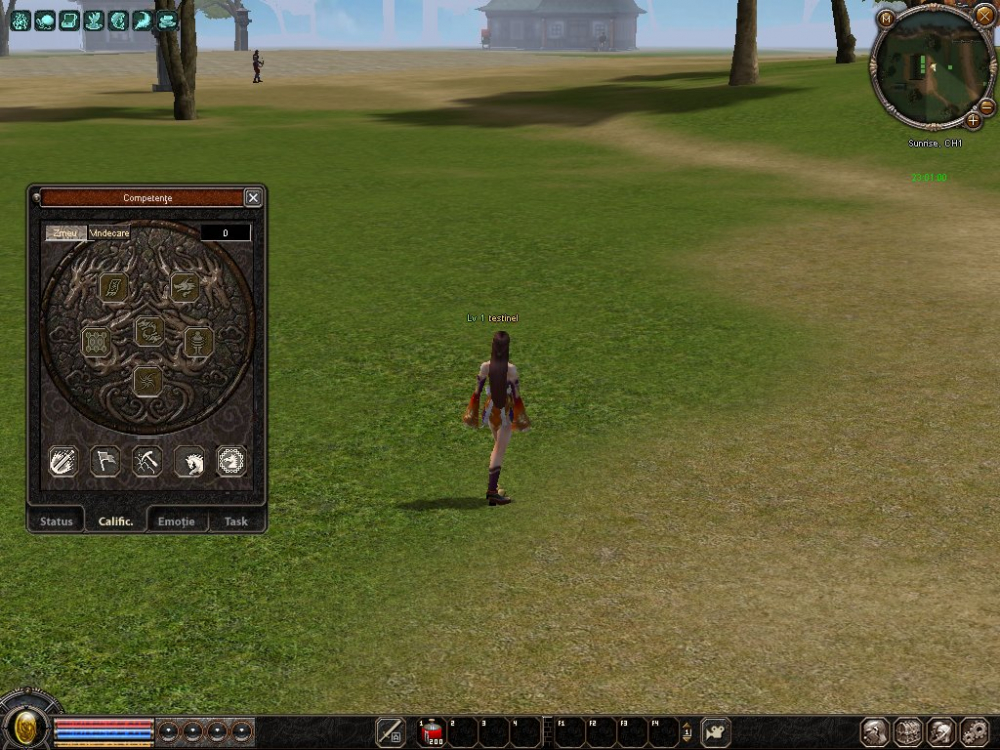Choose the dragon head skill icon
1000x750 pixels.
pyautogui.click(x=184, y=288)
